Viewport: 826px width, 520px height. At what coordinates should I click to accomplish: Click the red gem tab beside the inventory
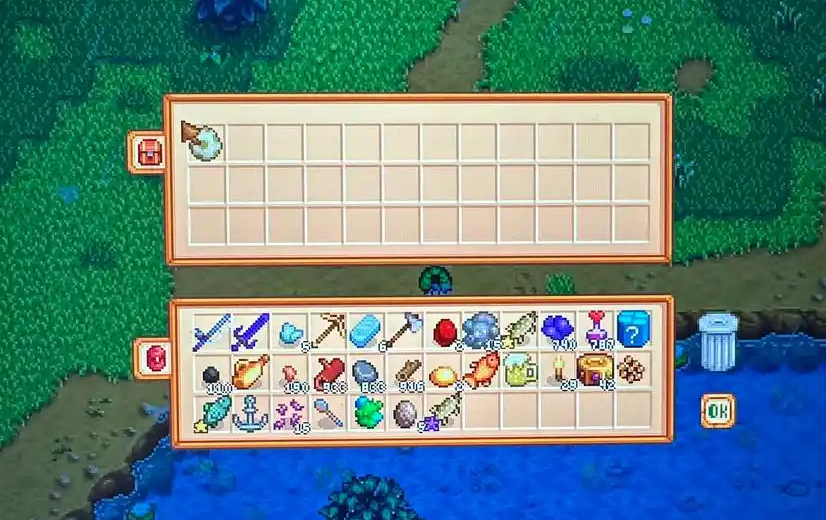click(153, 358)
